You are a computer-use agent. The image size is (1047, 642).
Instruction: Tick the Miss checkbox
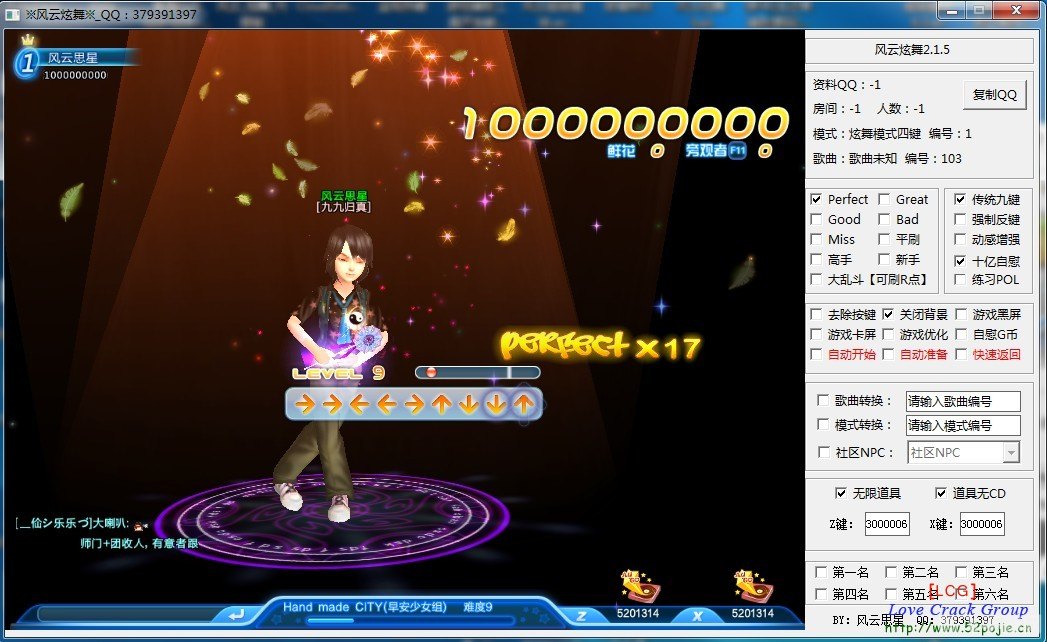pyautogui.click(x=816, y=240)
